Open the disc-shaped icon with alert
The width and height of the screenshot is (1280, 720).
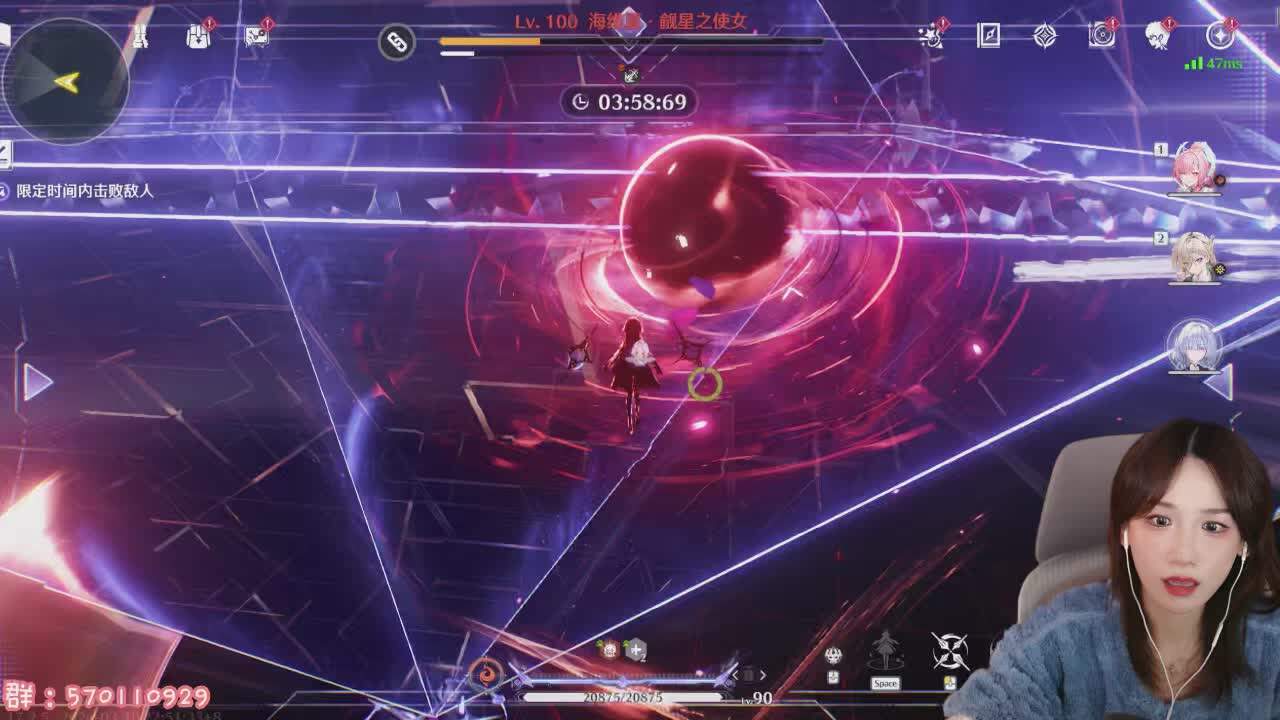1102,36
